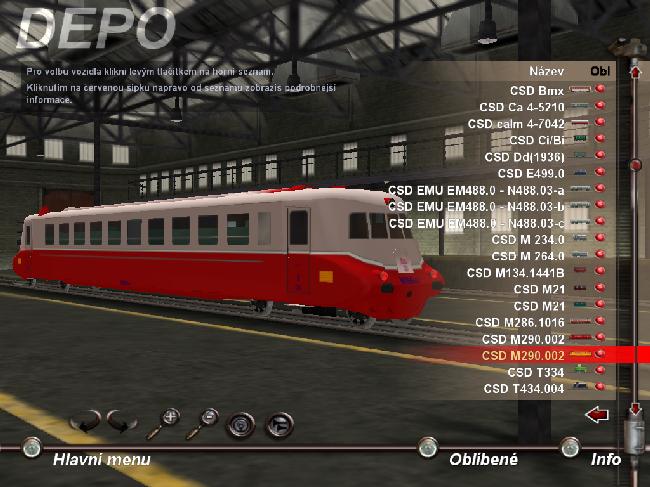The width and height of the screenshot is (650, 487).
Task: Open the Oblíbené favorites list
Action: pos(483,459)
